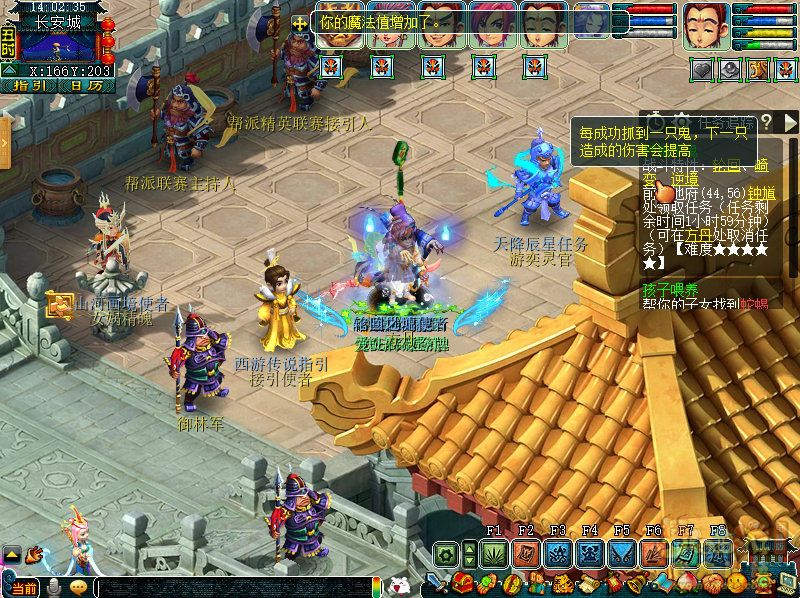Click the grey heart status icon
This screenshot has width=800, height=598.
[703, 70]
